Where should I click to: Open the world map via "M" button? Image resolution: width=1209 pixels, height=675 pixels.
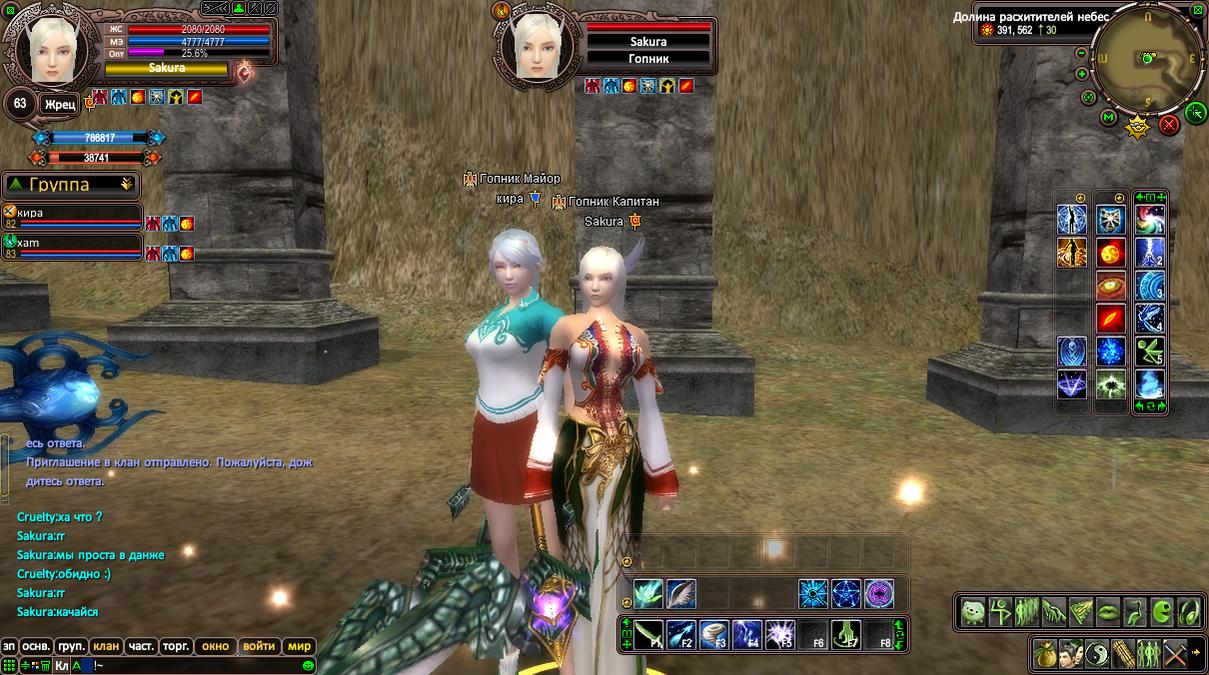point(1108,117)
